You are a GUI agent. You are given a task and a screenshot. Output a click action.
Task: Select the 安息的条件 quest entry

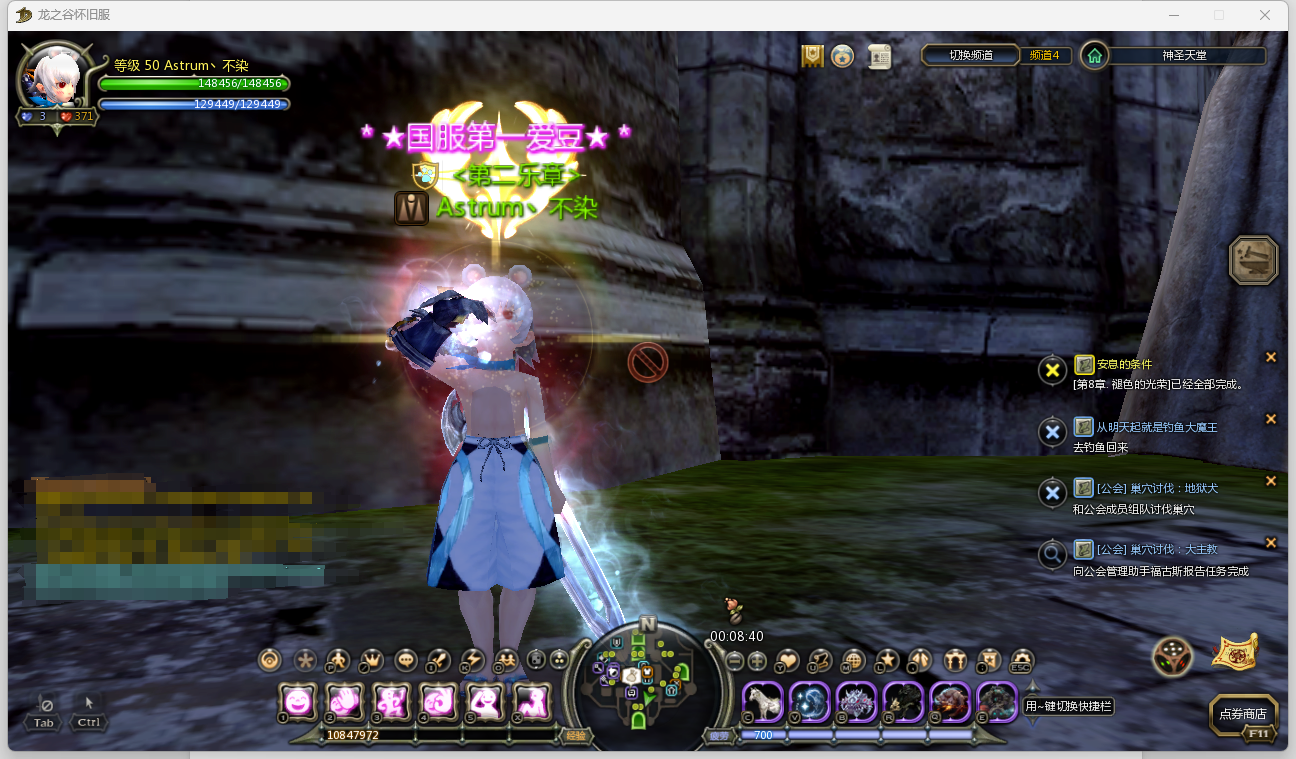click(1124, 365)
